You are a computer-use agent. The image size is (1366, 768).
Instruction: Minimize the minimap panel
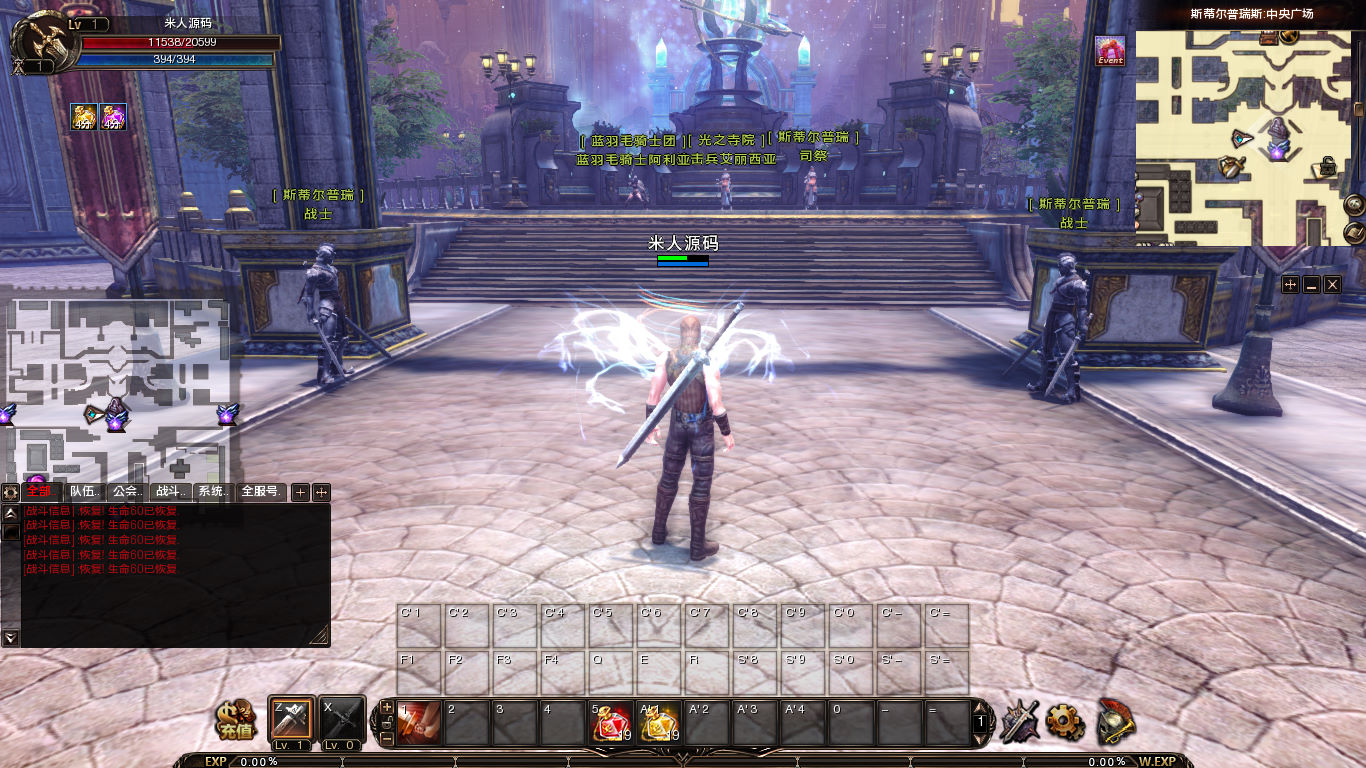point(1311,285)
